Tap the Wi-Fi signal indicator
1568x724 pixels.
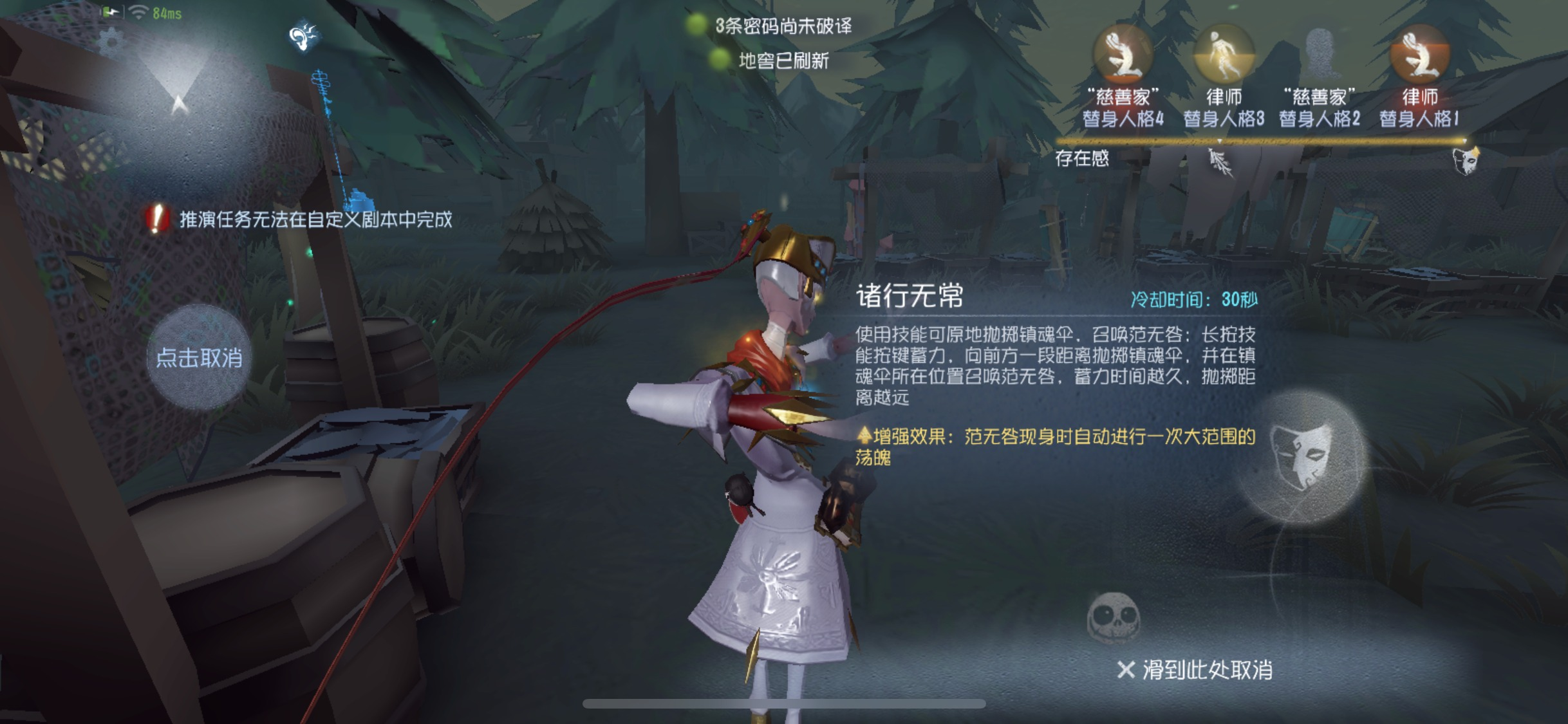[x=138, y=12]
